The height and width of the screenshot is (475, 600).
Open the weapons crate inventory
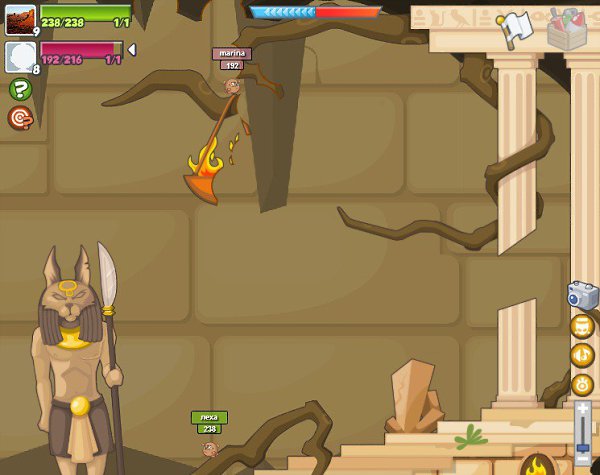pos(567,28)
